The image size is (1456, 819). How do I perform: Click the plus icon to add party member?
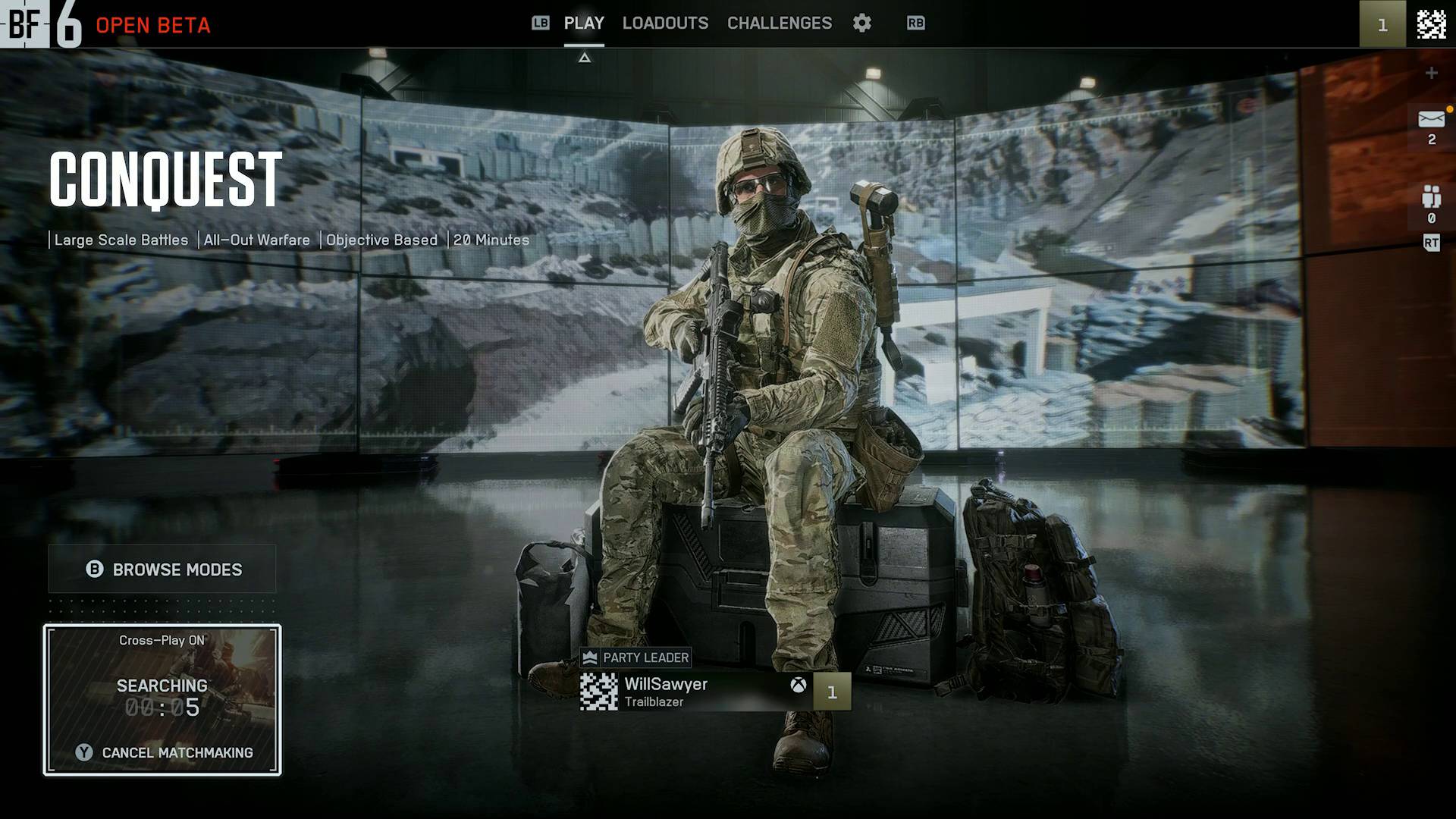click(1431, 73)
